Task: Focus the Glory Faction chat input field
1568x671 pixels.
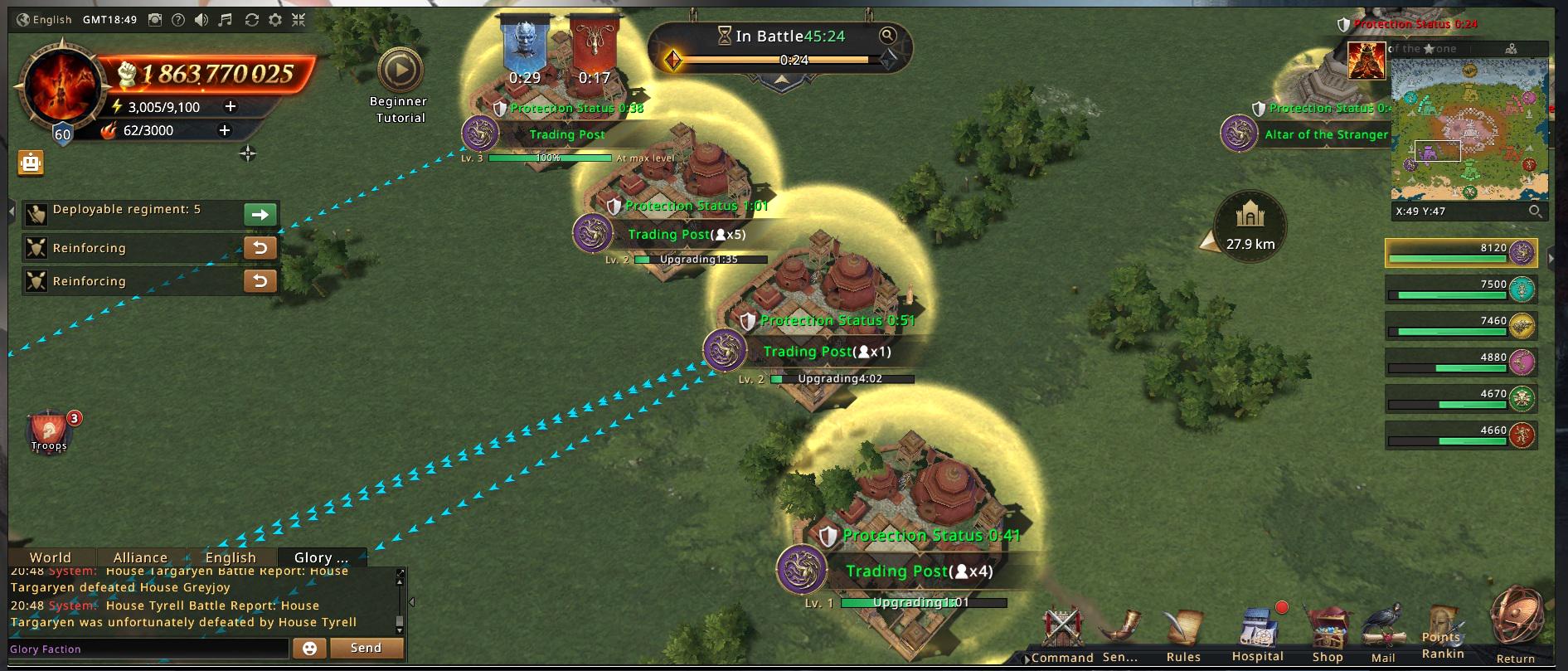Action: 149,649
